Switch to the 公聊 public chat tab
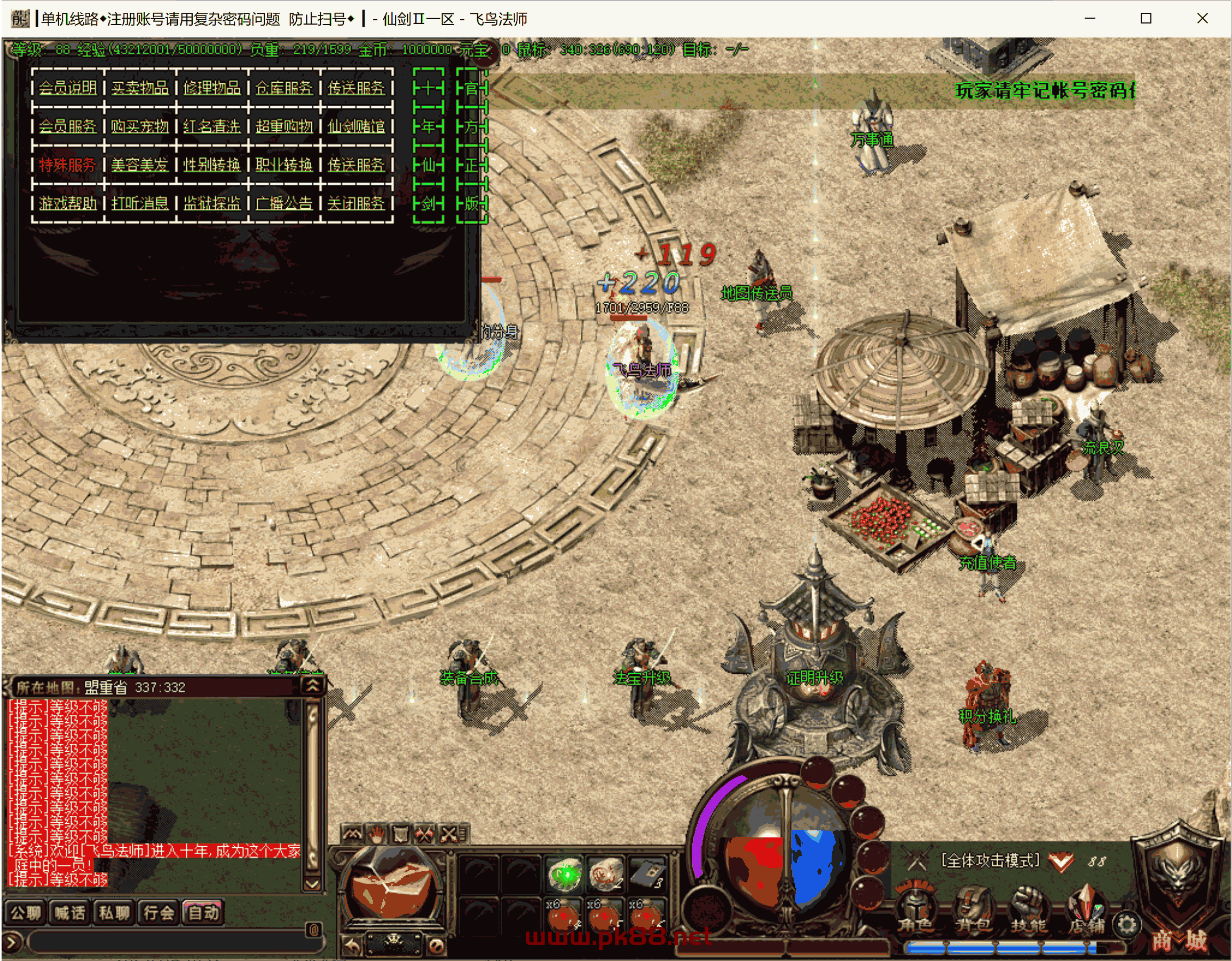 (x=26, y=912)
